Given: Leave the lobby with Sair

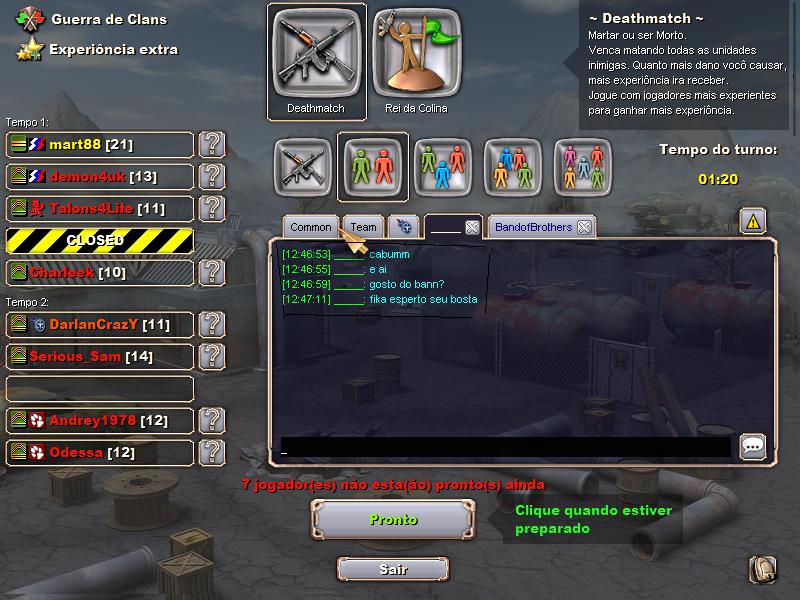Looking at the screenshot, I should (392, 569).
